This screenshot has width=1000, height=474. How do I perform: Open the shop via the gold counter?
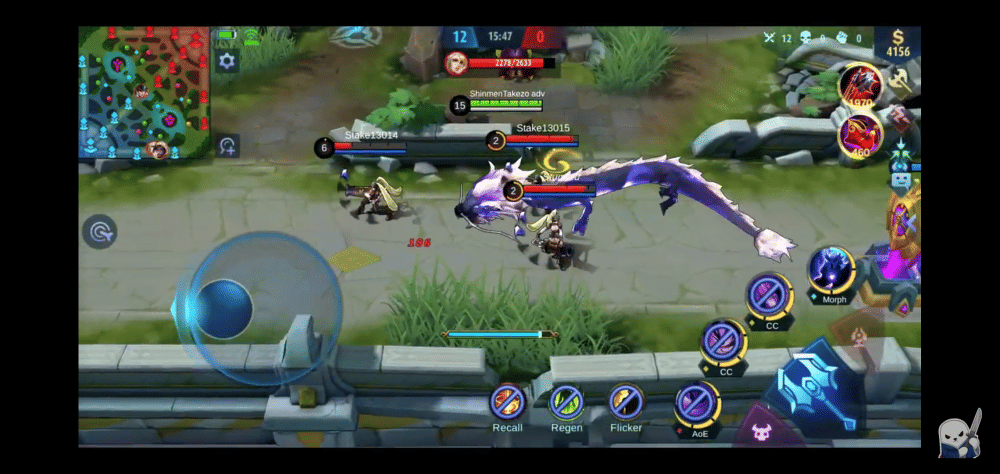point(897,44)
